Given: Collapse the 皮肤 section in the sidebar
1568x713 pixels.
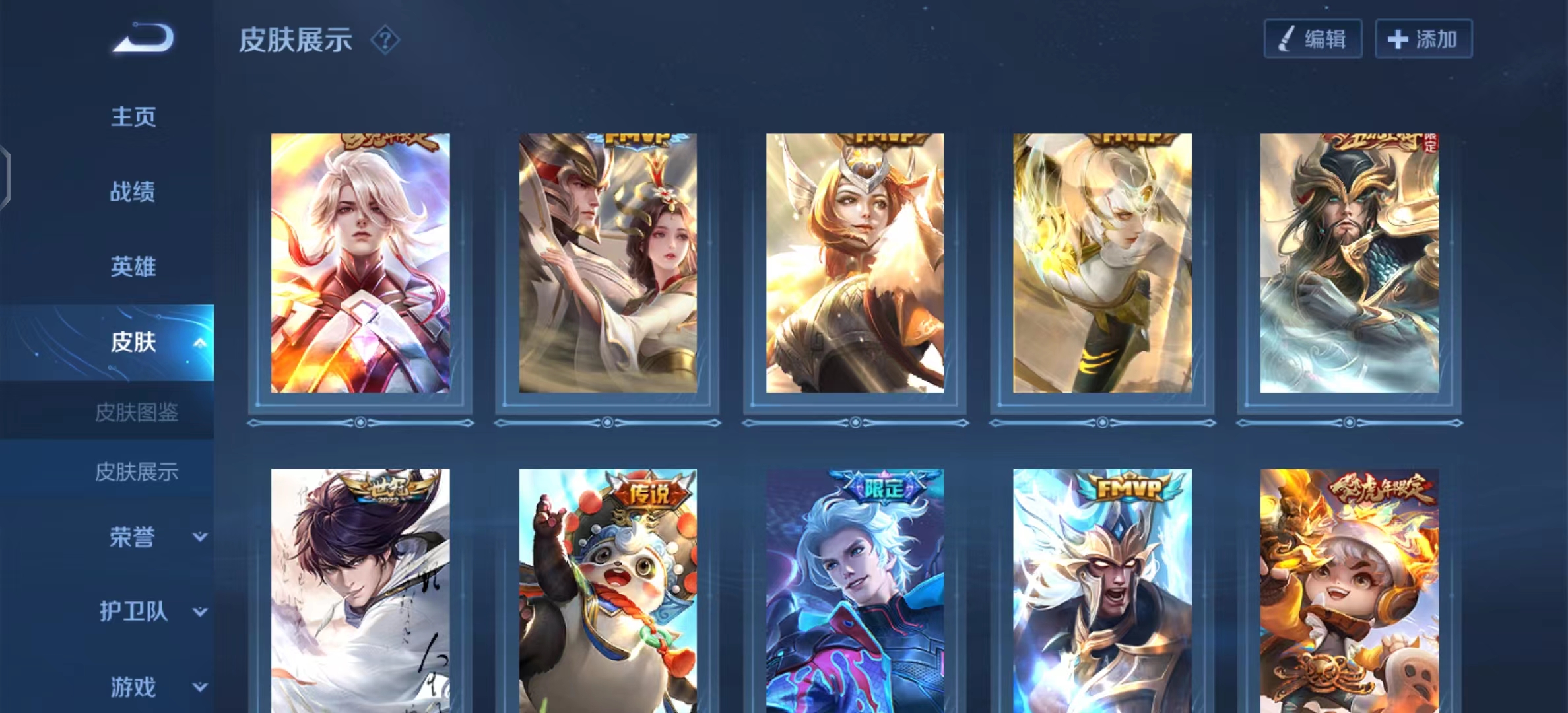Looking at the screenshot, I should pyautogui.click(x=201, y=342).
